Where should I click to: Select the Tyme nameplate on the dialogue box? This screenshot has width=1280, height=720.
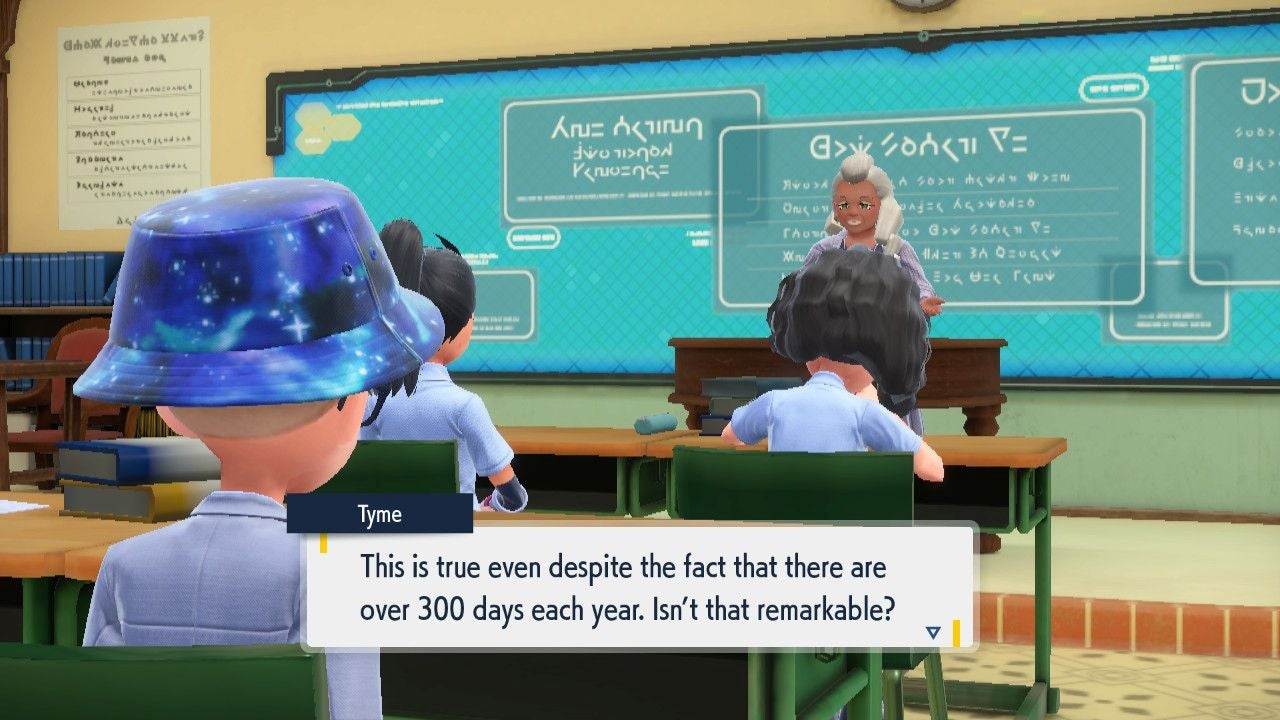coord(379,514)
